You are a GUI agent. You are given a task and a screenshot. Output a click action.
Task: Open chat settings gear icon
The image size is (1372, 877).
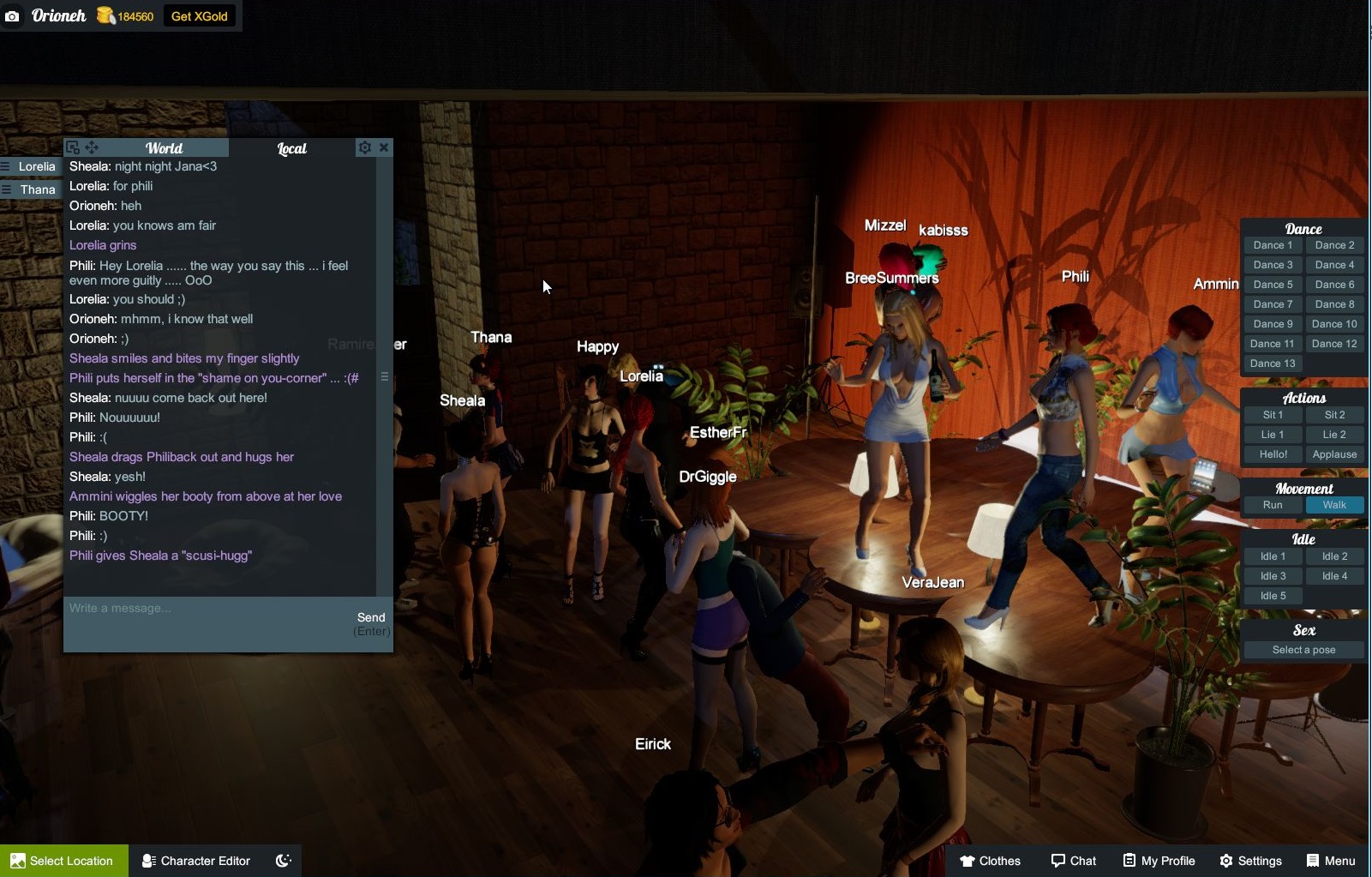(x=365, y=147)
